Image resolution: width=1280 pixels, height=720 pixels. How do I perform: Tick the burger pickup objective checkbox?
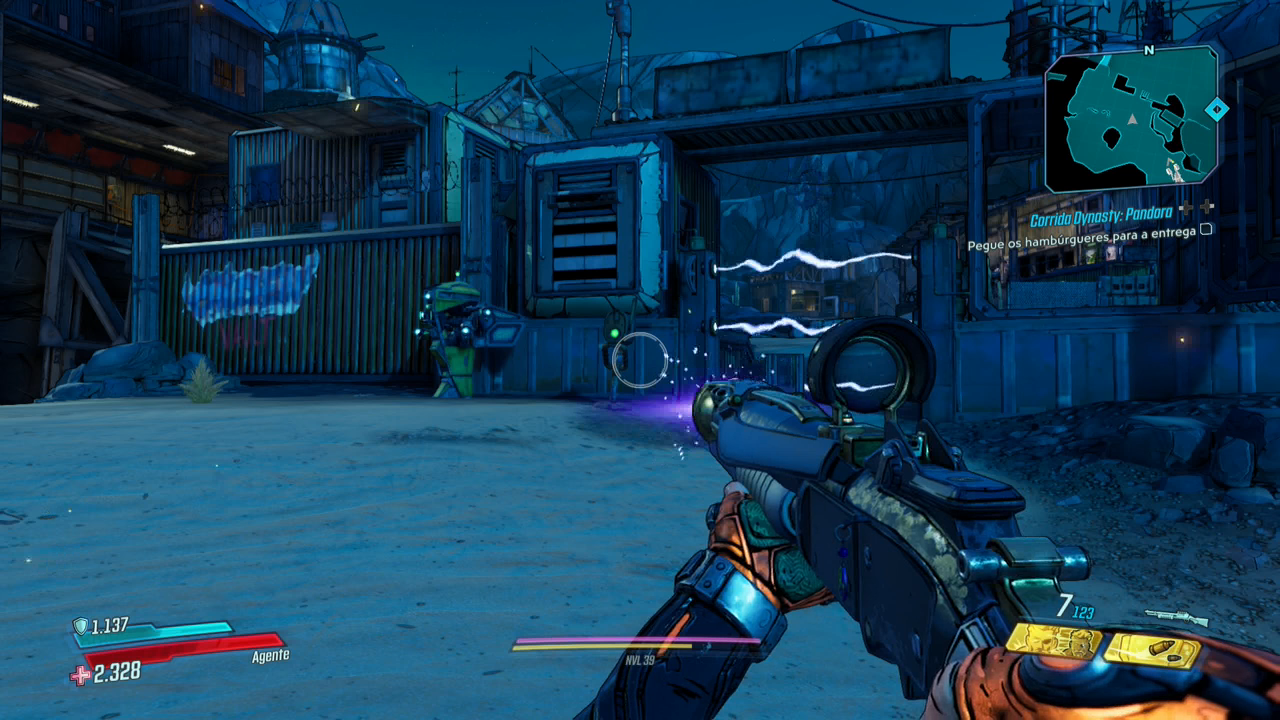(1206, 229)
